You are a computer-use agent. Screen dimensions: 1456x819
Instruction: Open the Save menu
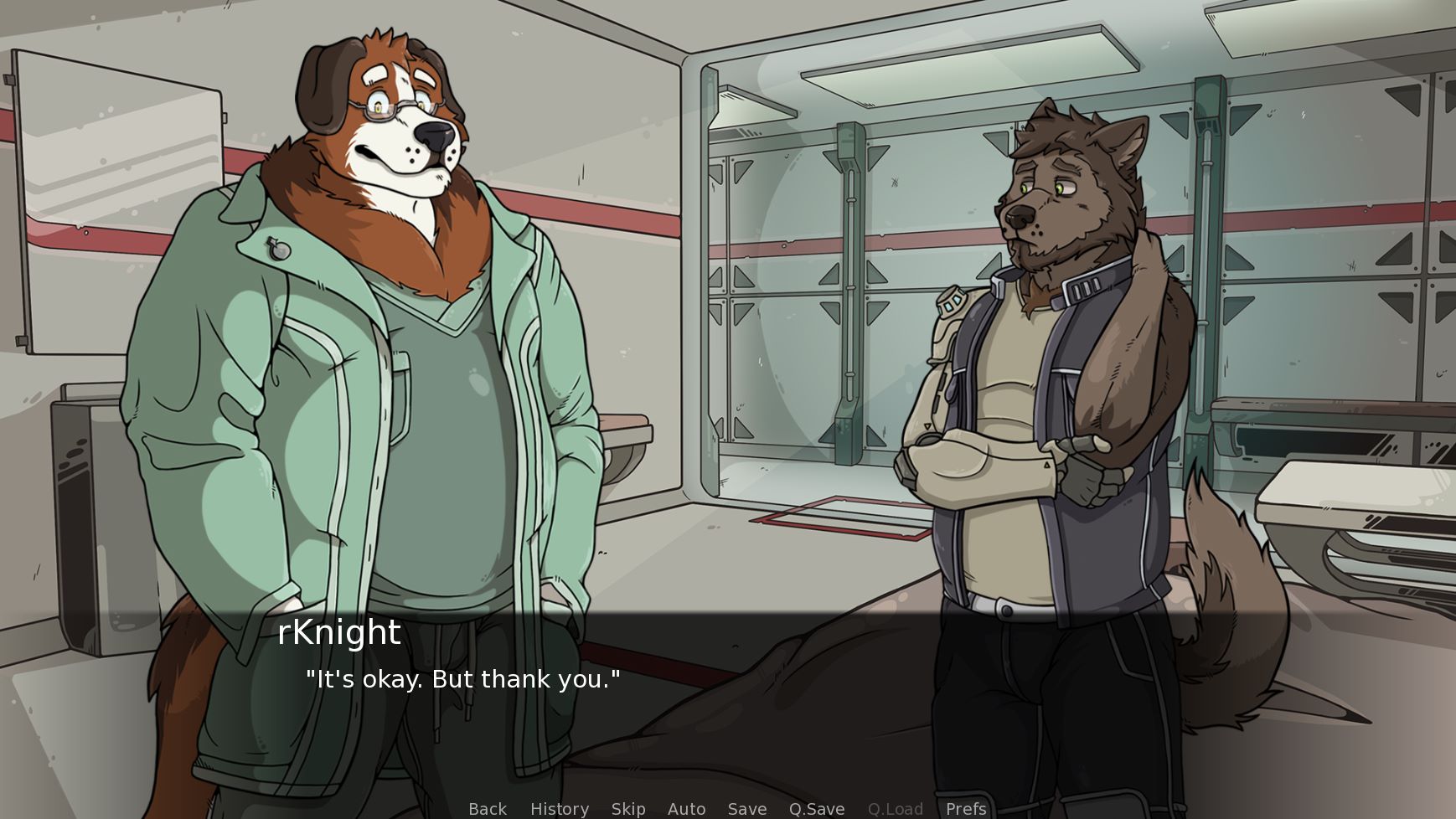(x=746, y=808)
